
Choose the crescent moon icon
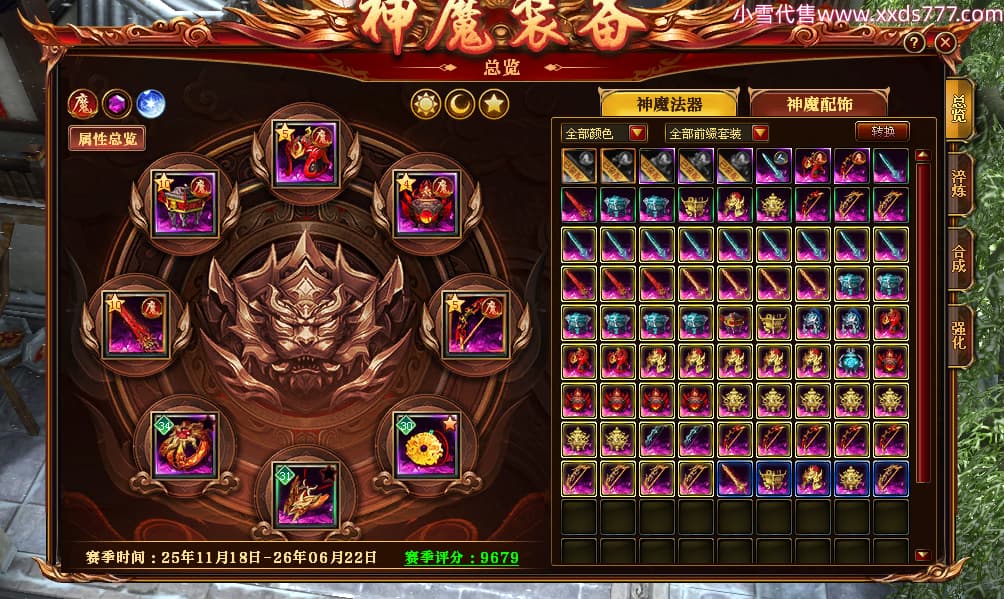coord(460,103)
